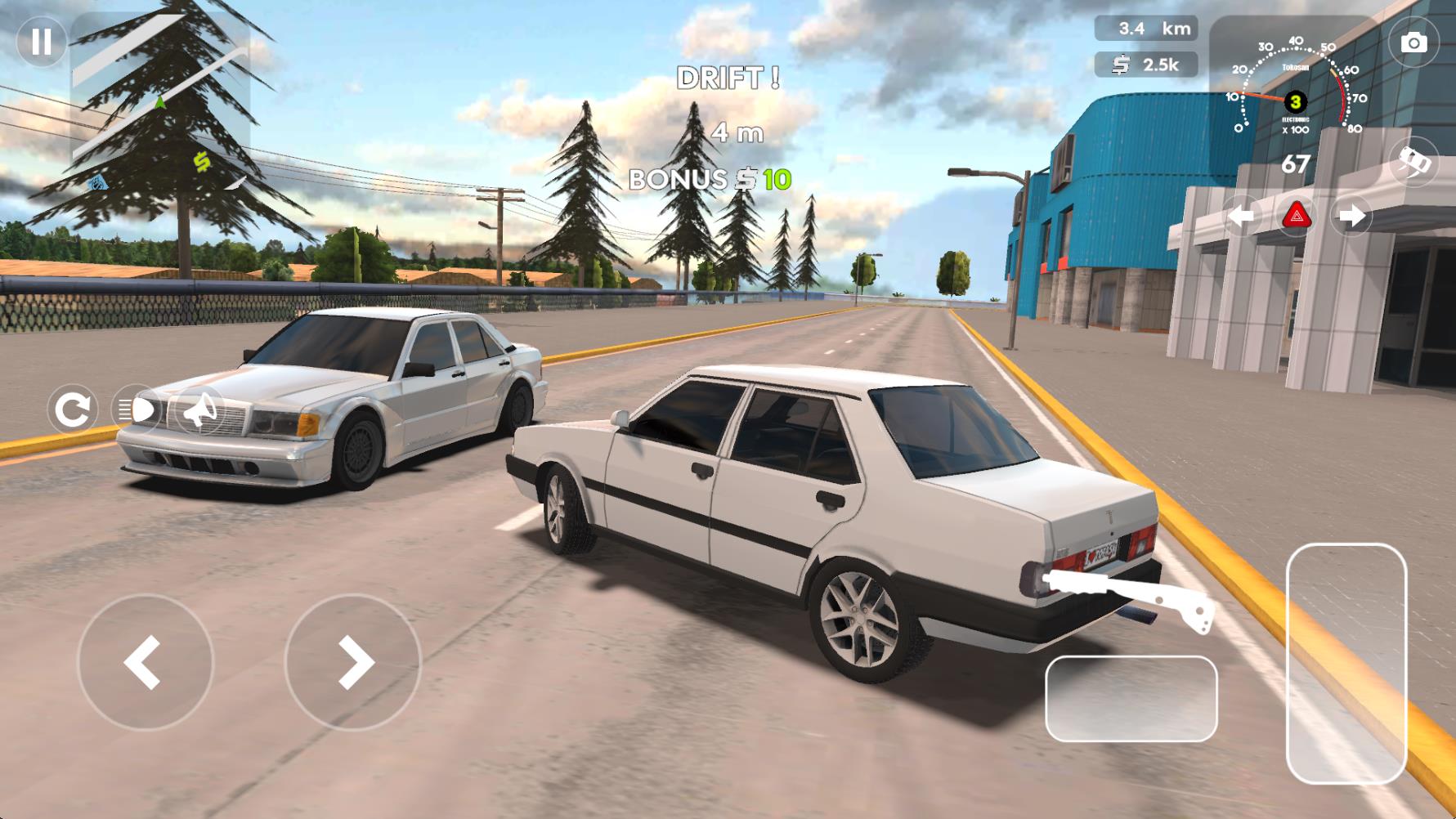Tap the camera screenshot button
This screenshot has height=819, width=1456.
pyautogui.click(x=1413, y=43)
